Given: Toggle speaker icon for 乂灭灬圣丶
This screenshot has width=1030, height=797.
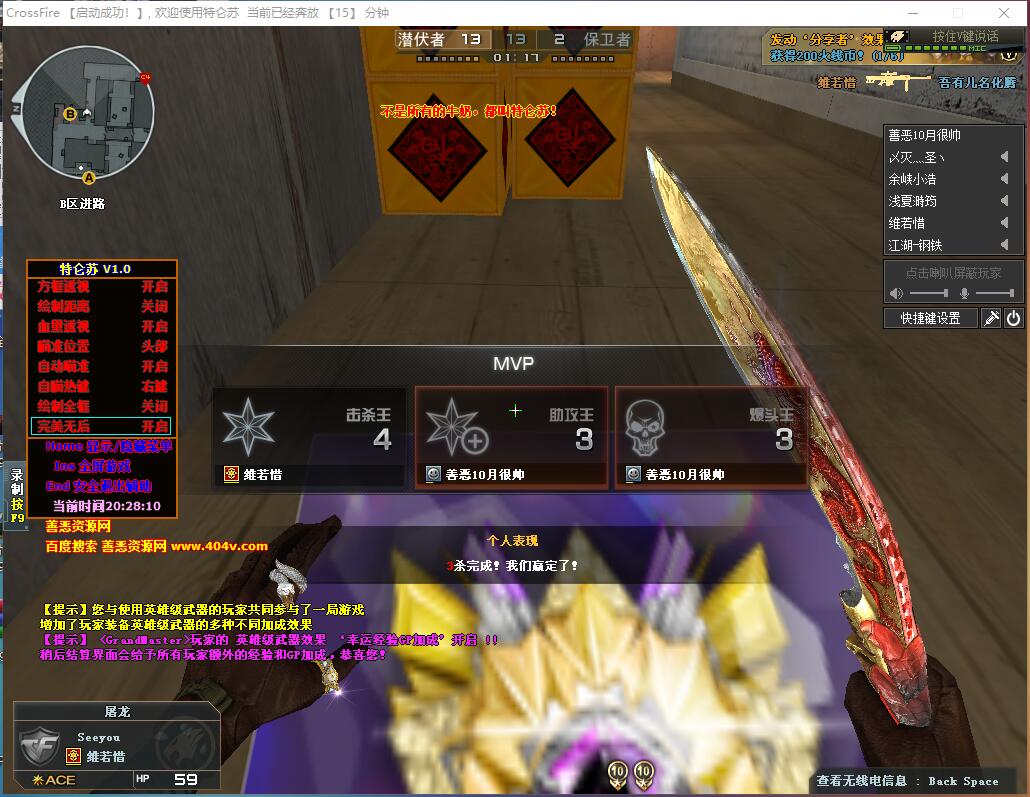Looking at the screenshot, I should pos(1004,157).
